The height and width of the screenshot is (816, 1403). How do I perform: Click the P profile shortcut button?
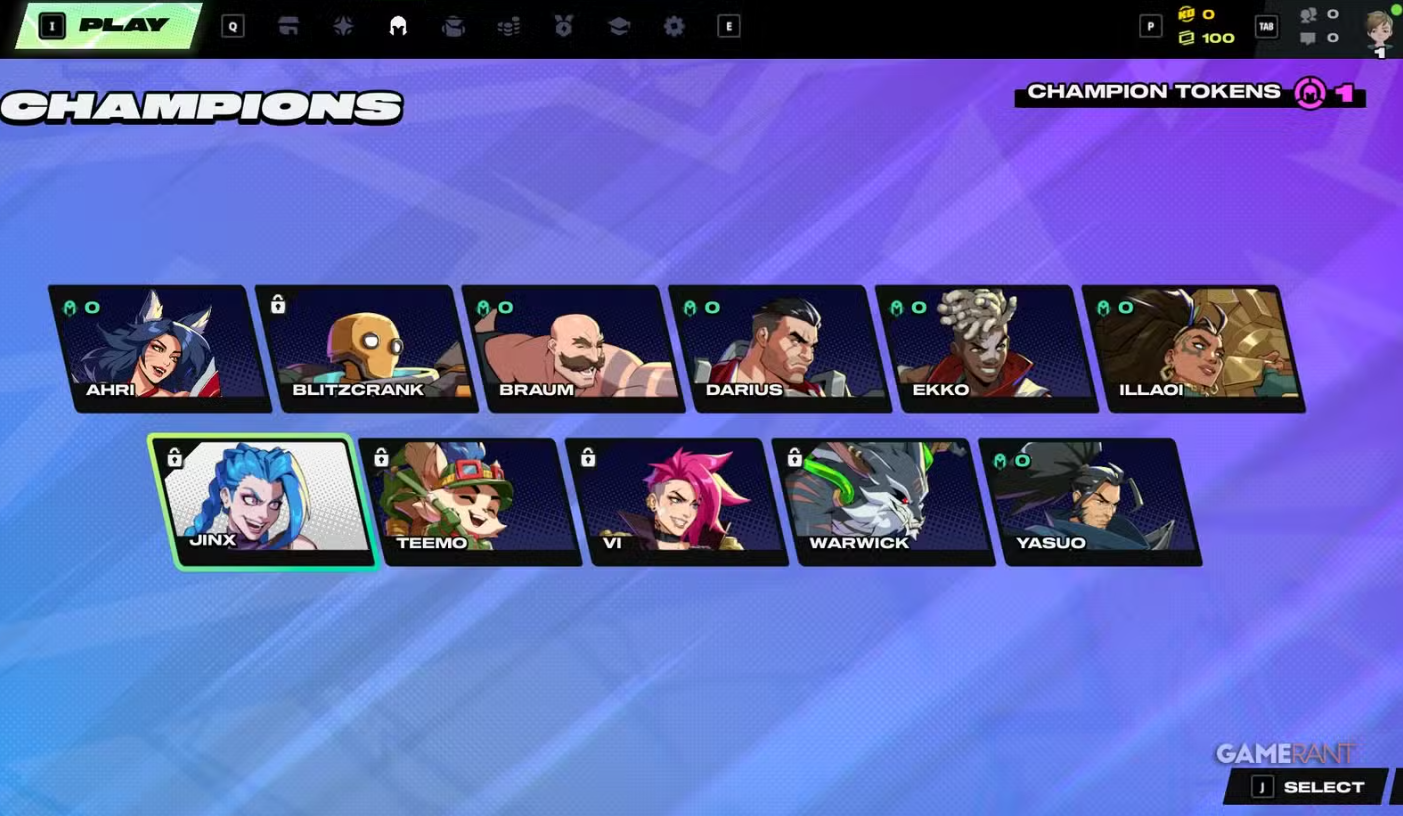coord(1150,26)
